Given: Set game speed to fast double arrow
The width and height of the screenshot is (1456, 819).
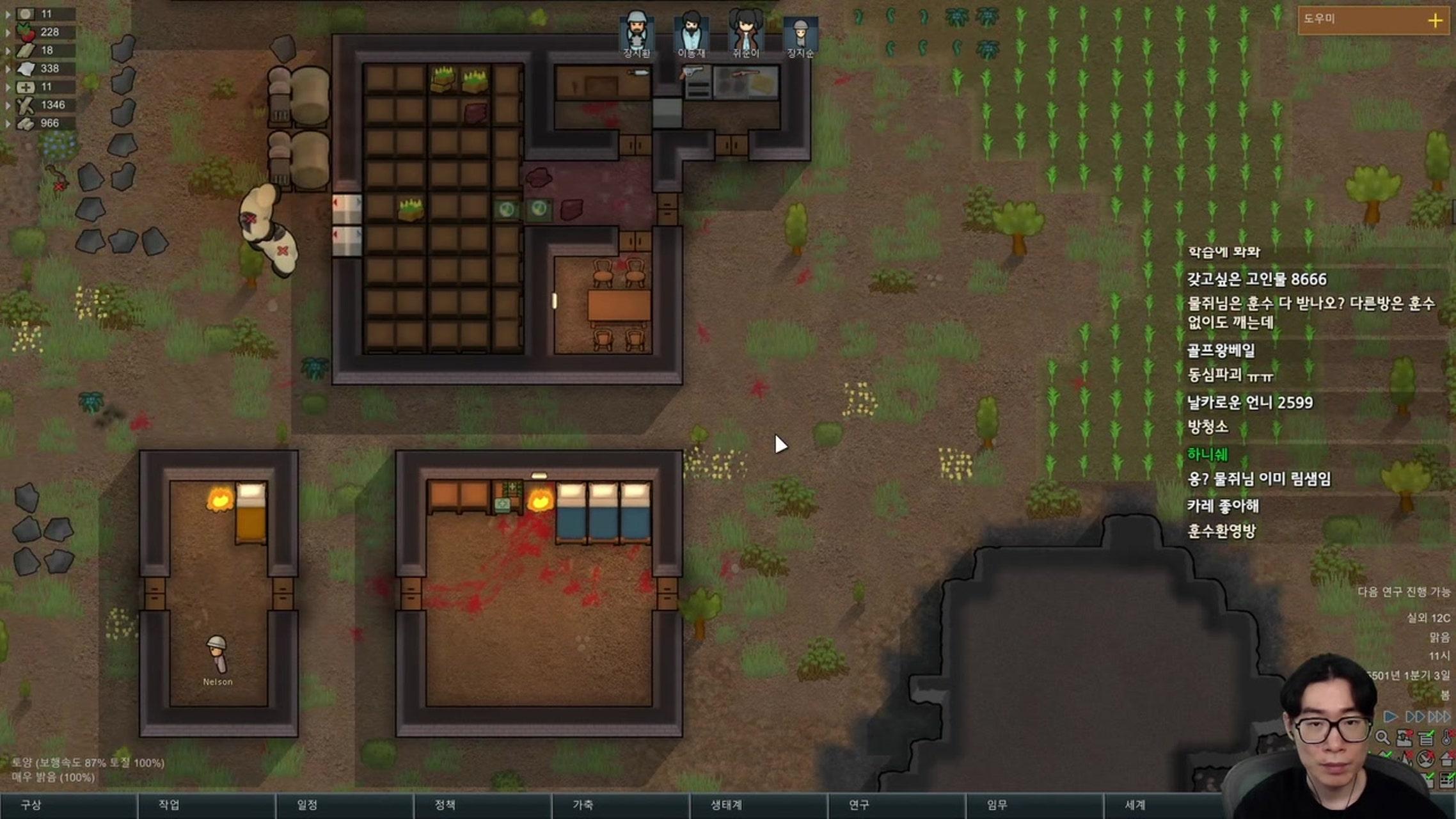Looking at the screenshot, I should (1414, 717).
